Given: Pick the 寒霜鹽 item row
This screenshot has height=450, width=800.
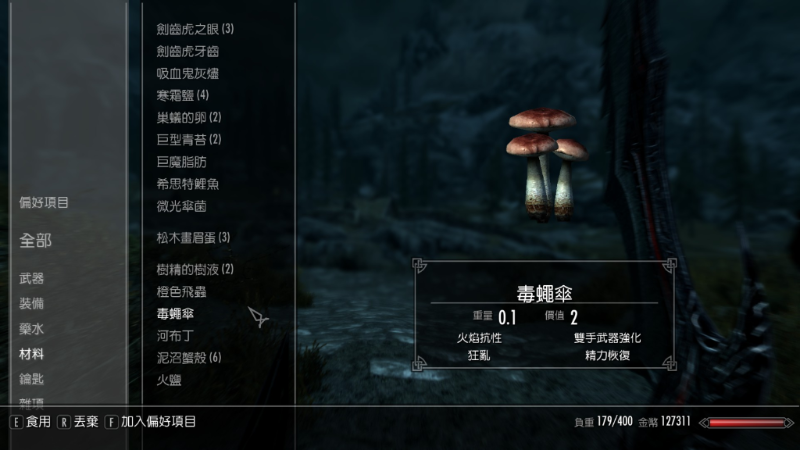Looking at the screenshot, I should tap(182, 95).
